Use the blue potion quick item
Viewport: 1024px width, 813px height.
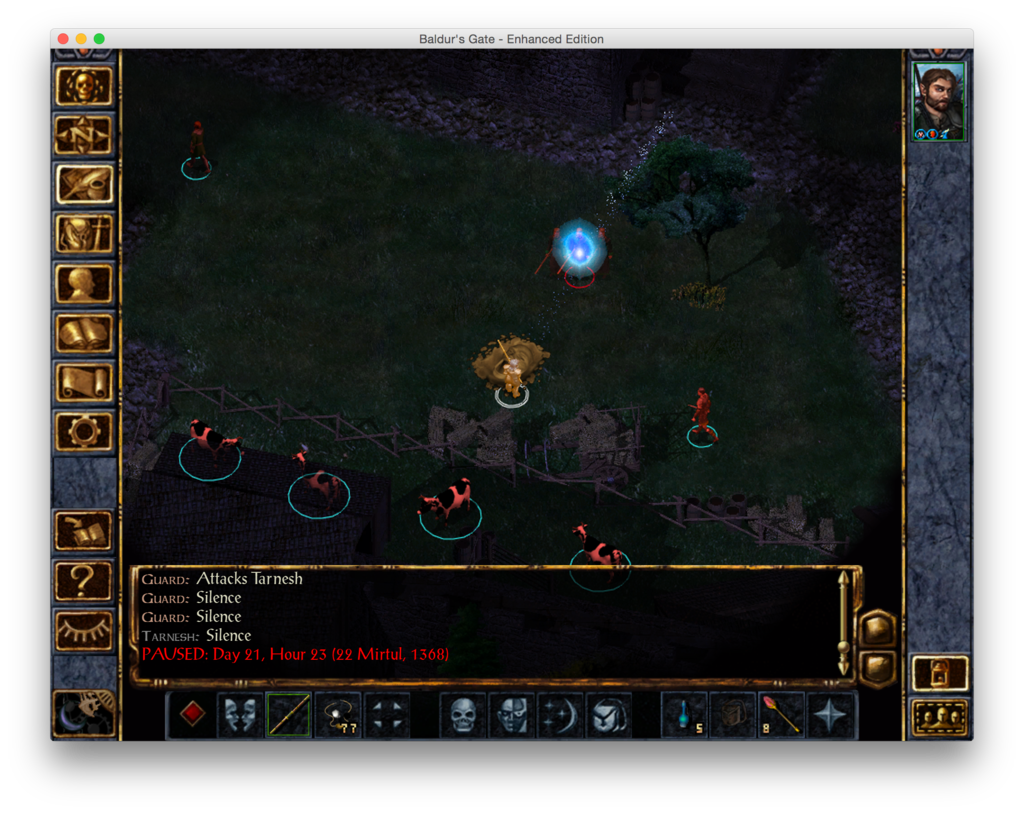684,715
